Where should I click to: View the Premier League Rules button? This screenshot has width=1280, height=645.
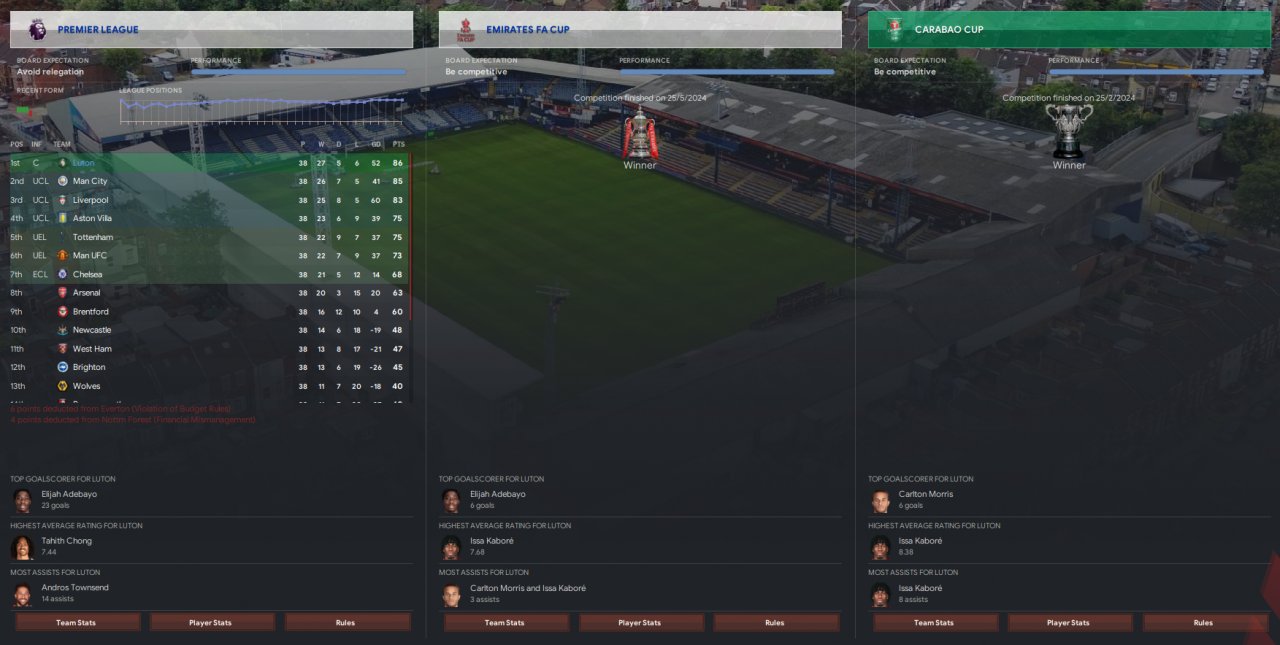point(346,622)
